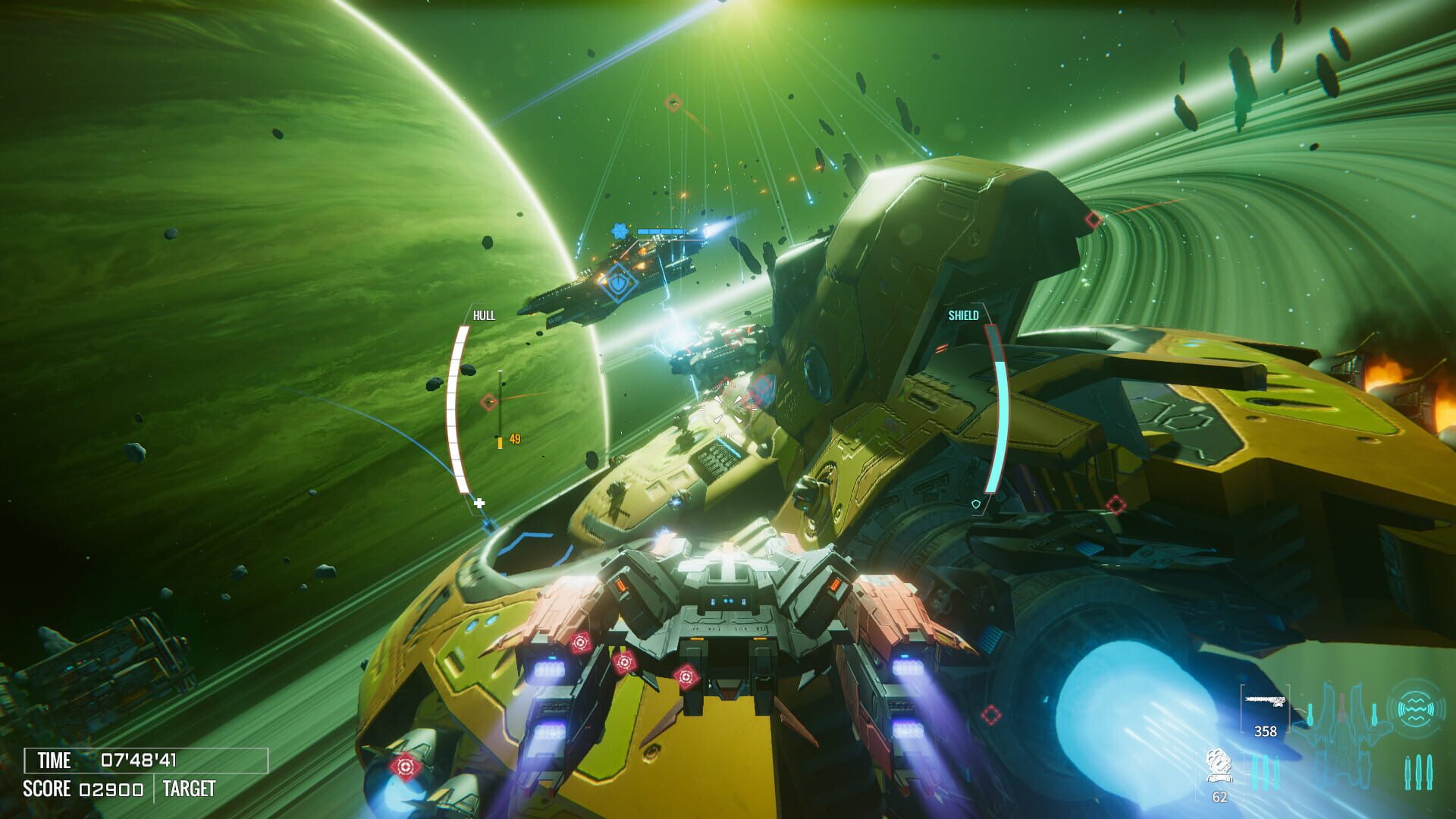Click the grenade launcher icon showing 62 ammo
The width and height of the screenshot is (1456, 819).
(1218, 767)
